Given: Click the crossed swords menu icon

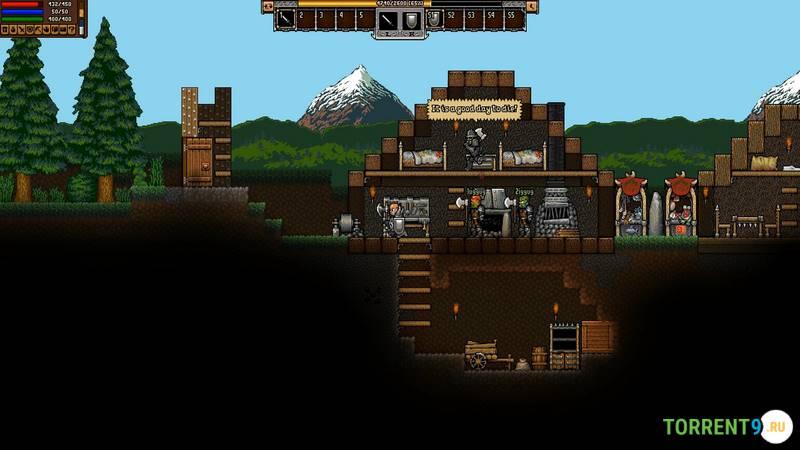Looking at the screenshot, I should click(x=22, y=30).
